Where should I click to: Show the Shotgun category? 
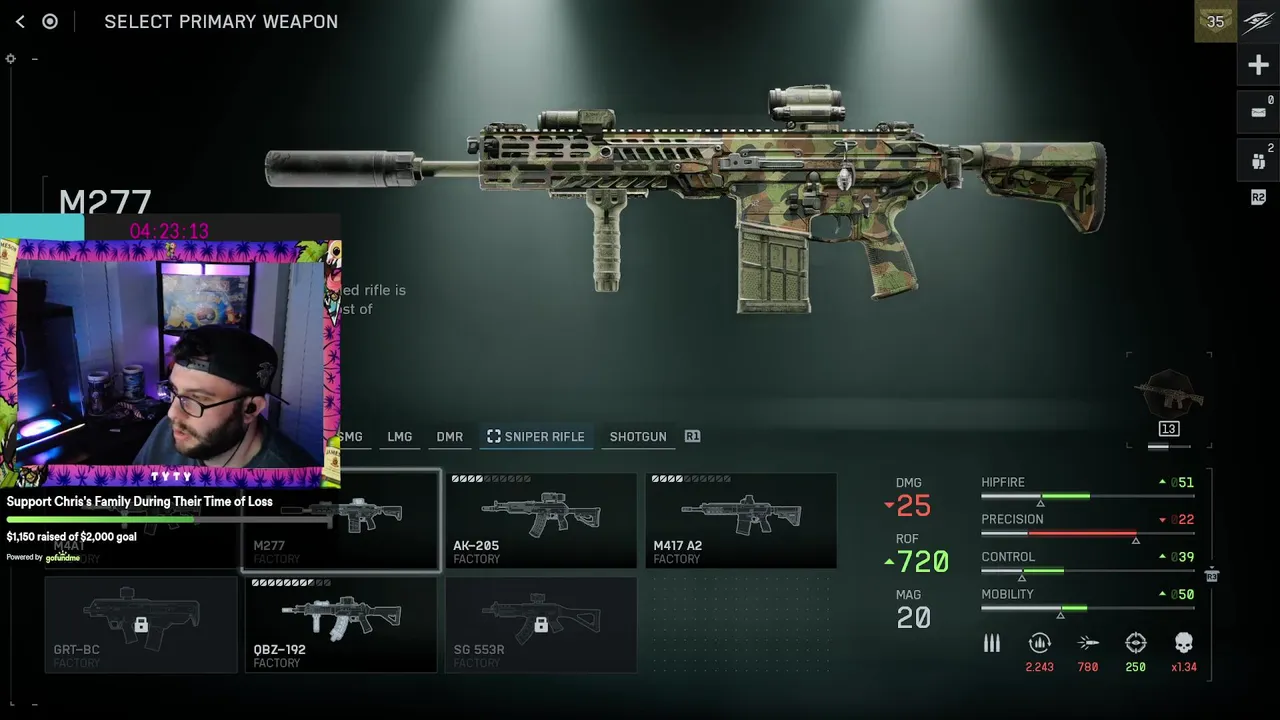click(x=637, y=437)
